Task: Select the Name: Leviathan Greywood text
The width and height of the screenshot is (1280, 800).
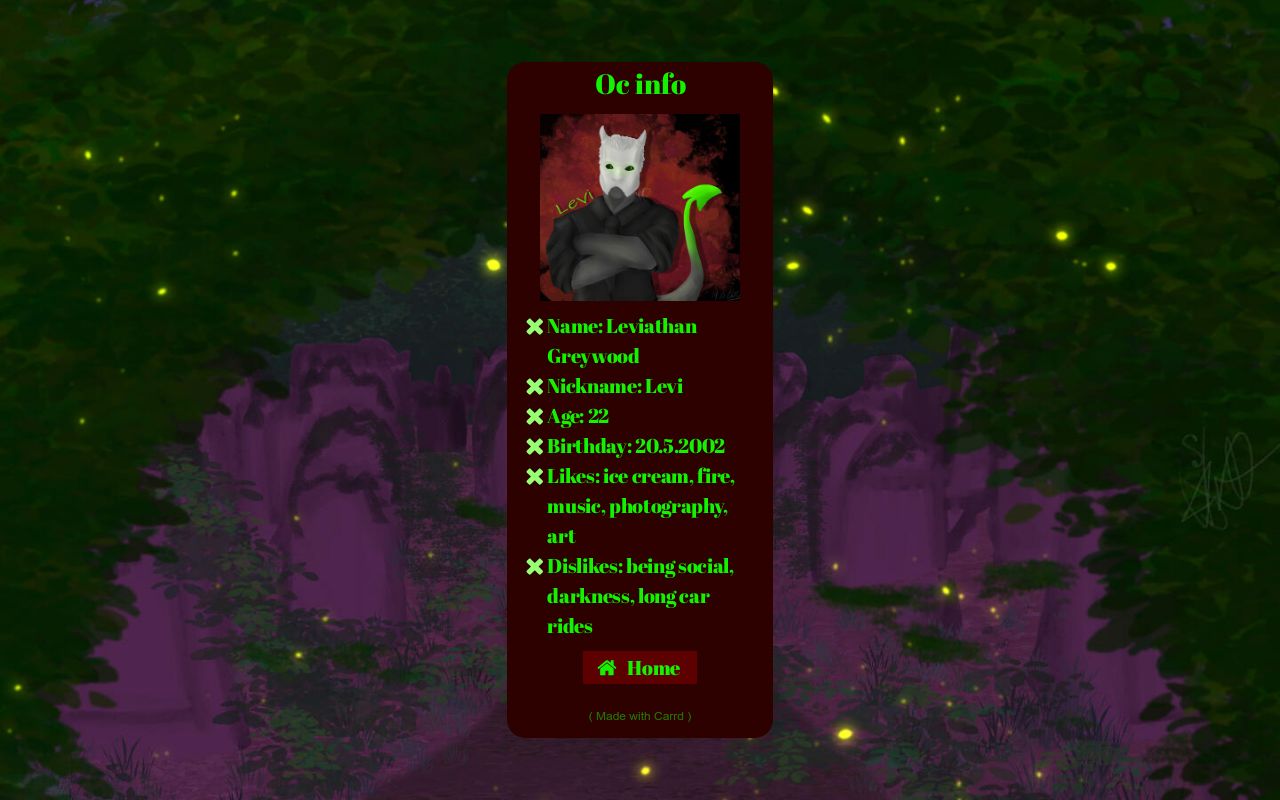Action: (x=622, y=326)
